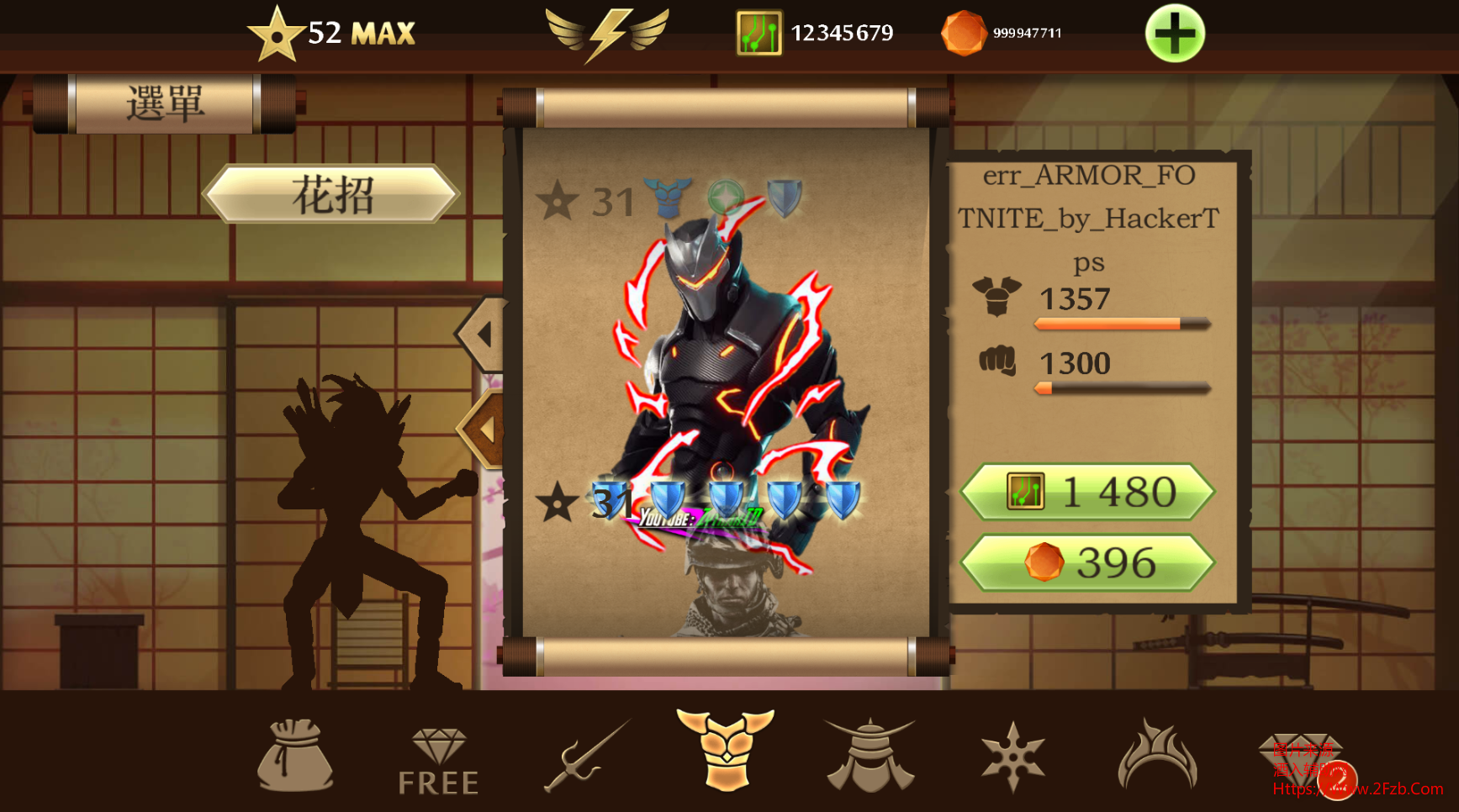
Task: Open the FREE gems tab
Action: click(x=438, y=762)
